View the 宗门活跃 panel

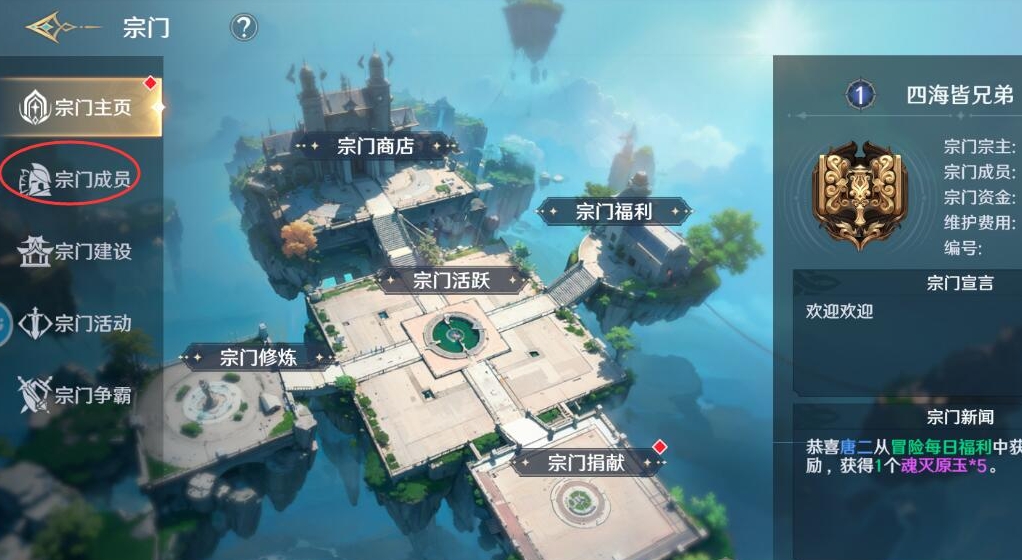click(x=452, y=280)
